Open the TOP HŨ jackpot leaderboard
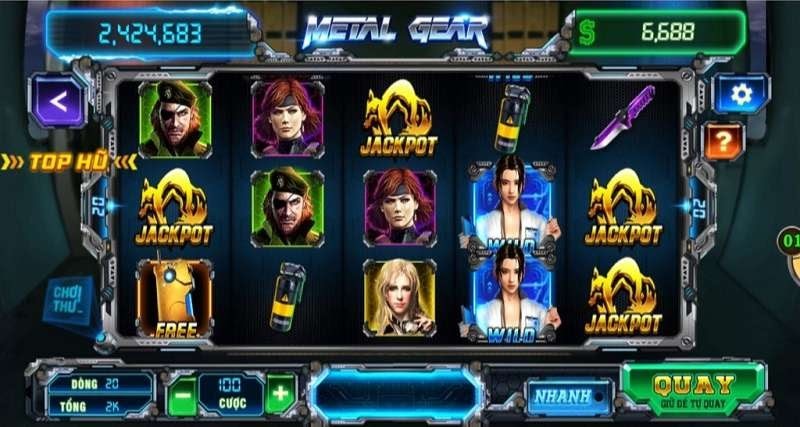The height and width of the screenshot is (427, 800). (x=68, y=161)
